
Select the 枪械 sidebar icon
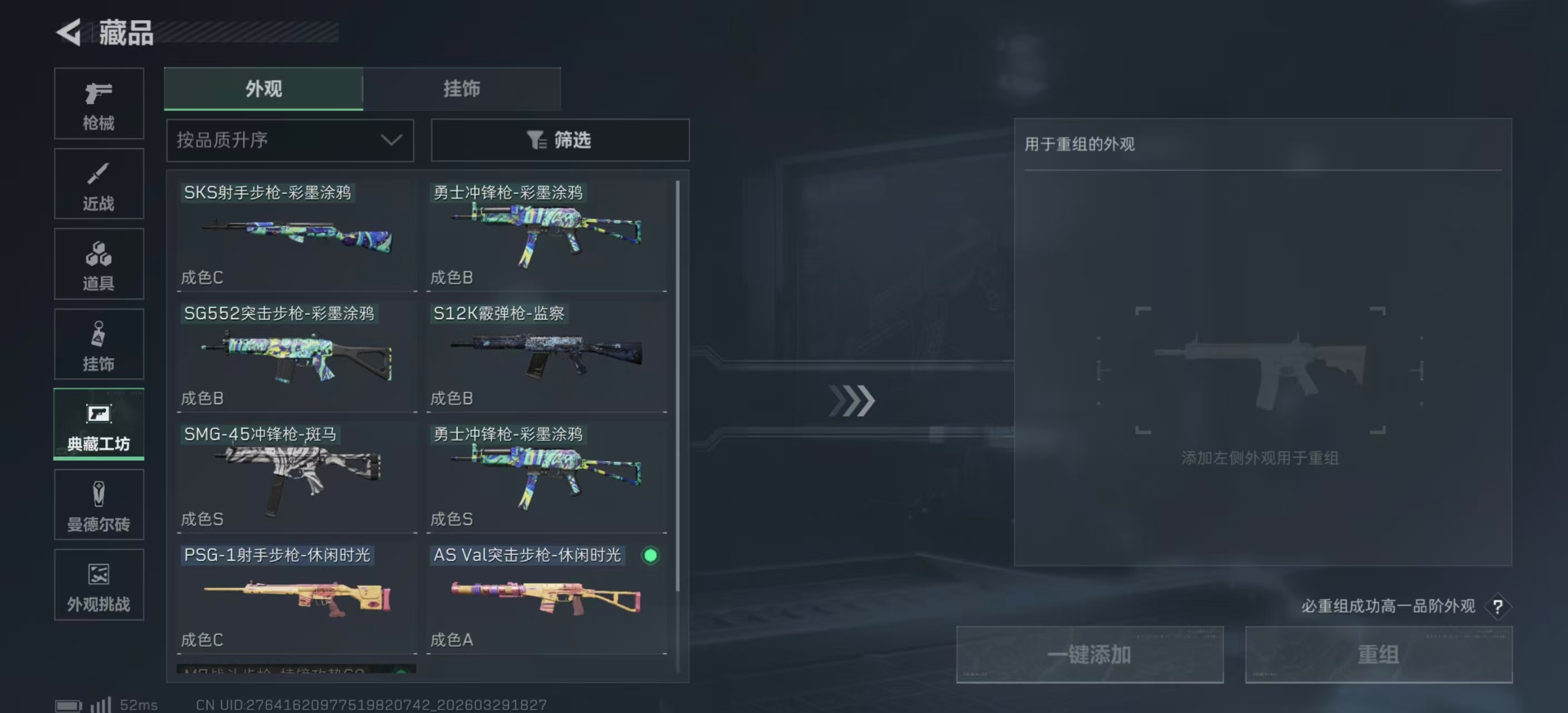tap(99, 104)
